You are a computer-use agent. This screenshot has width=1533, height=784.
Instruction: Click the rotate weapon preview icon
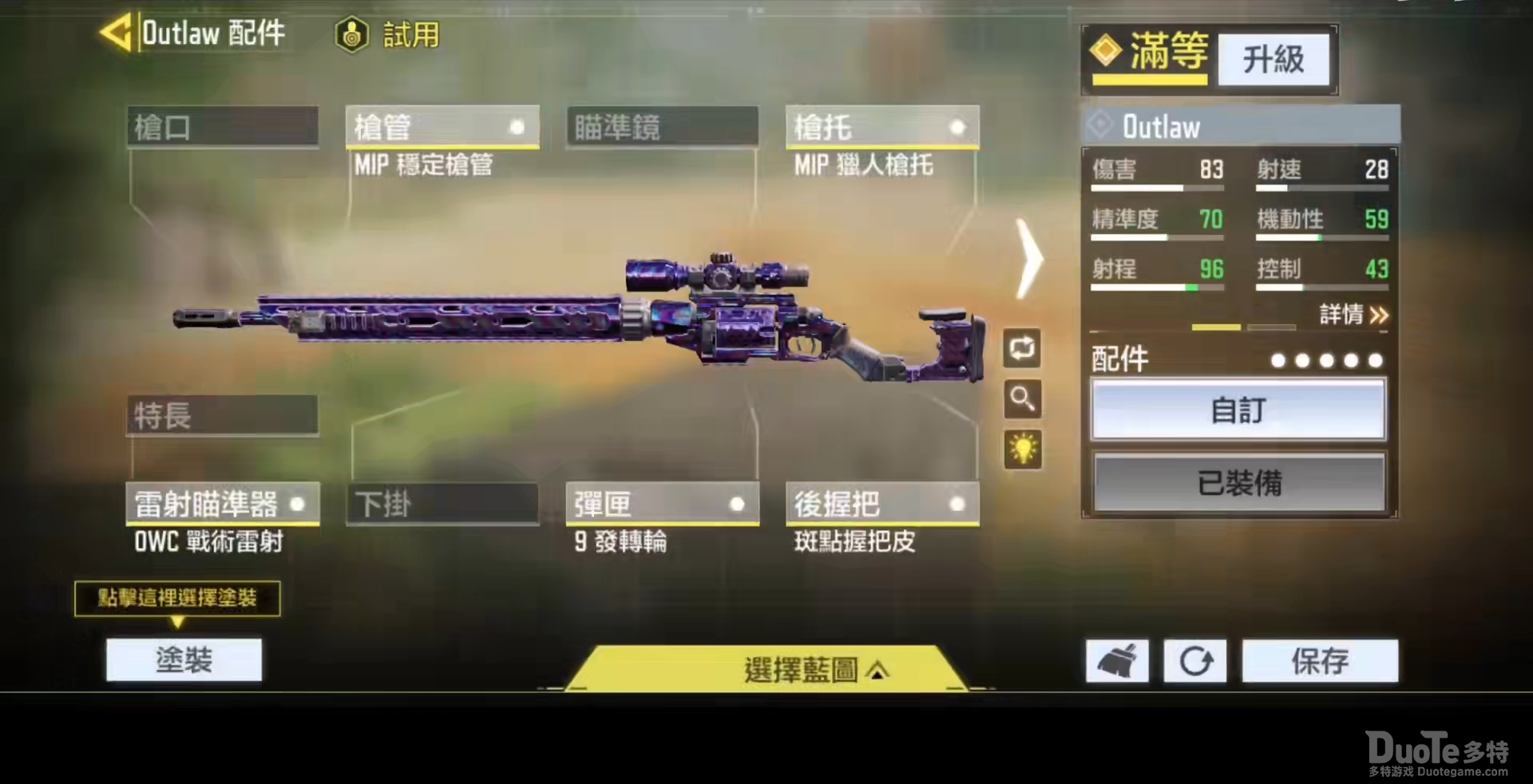coord(1023,350)
